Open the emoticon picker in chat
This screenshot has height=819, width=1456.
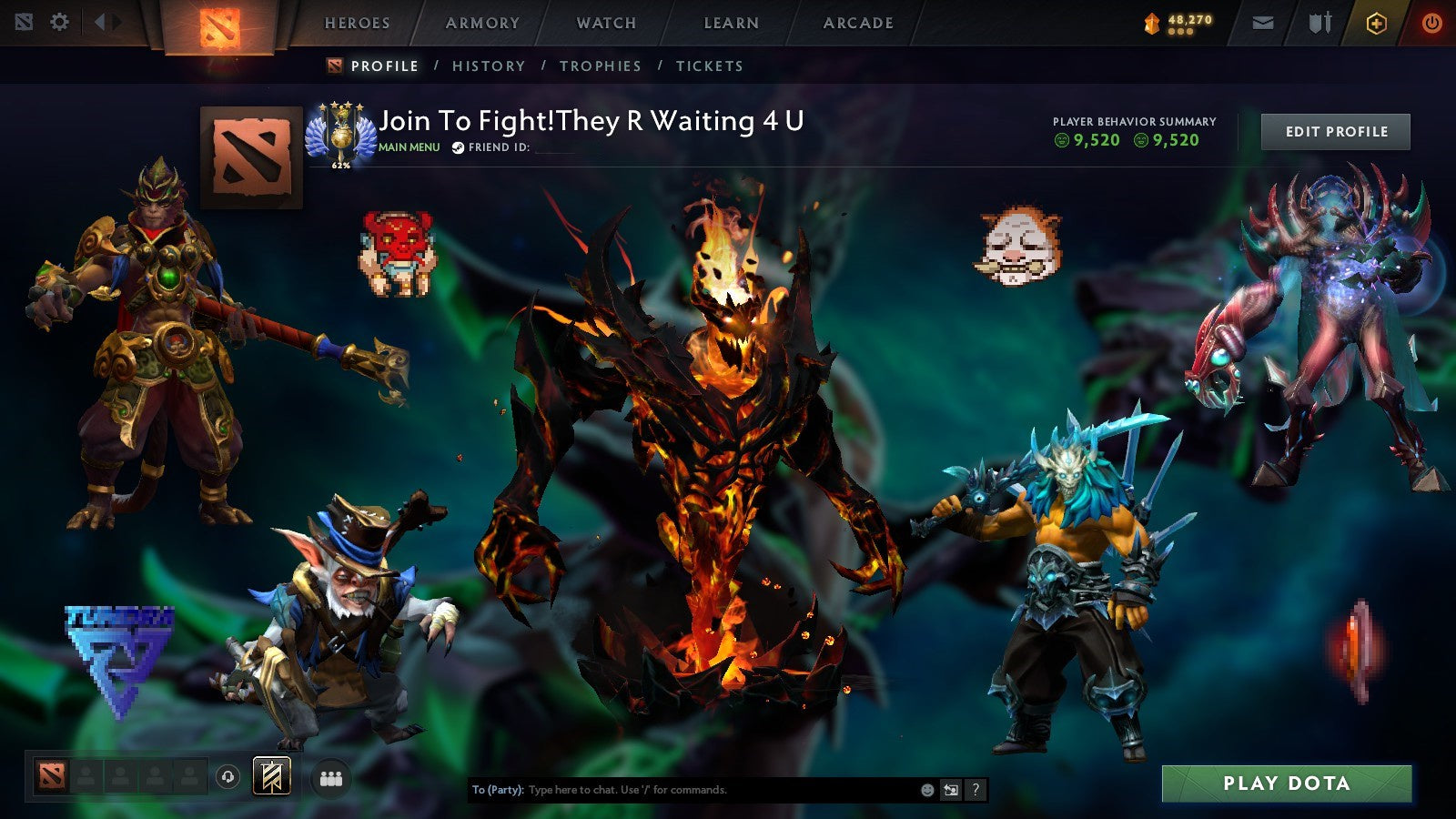point(927,790)
